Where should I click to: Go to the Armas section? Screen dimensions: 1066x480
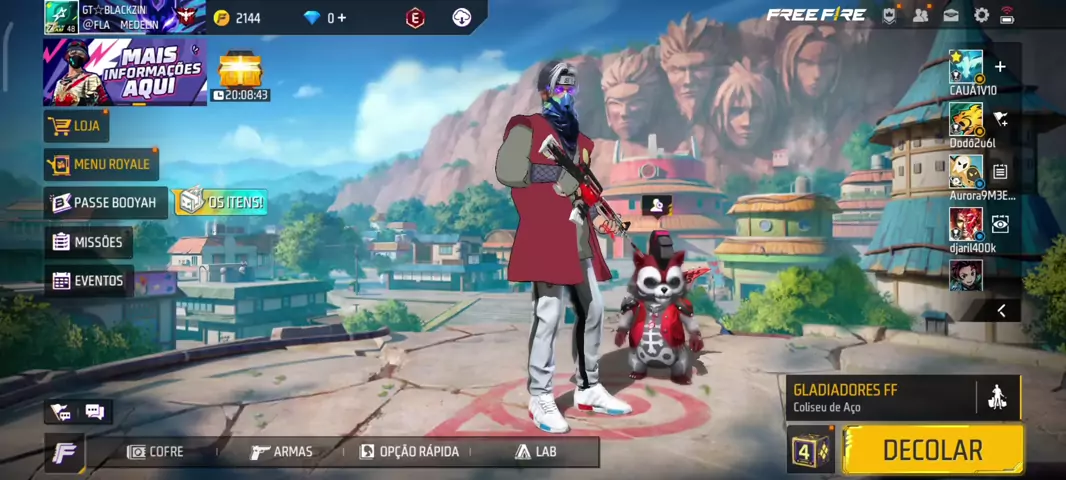click(281, 452)
